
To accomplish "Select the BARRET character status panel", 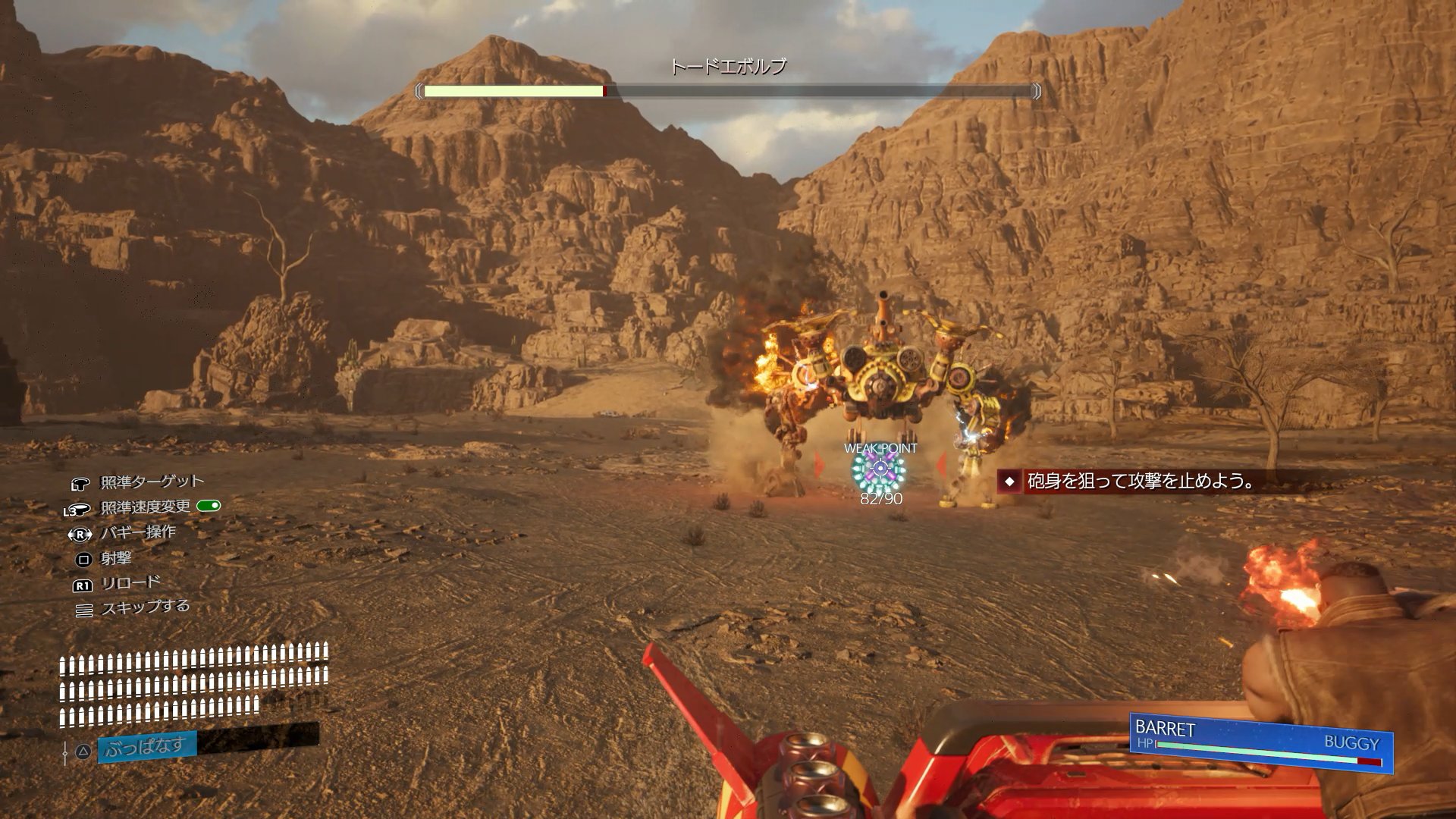I will [x=1260, y=742].
